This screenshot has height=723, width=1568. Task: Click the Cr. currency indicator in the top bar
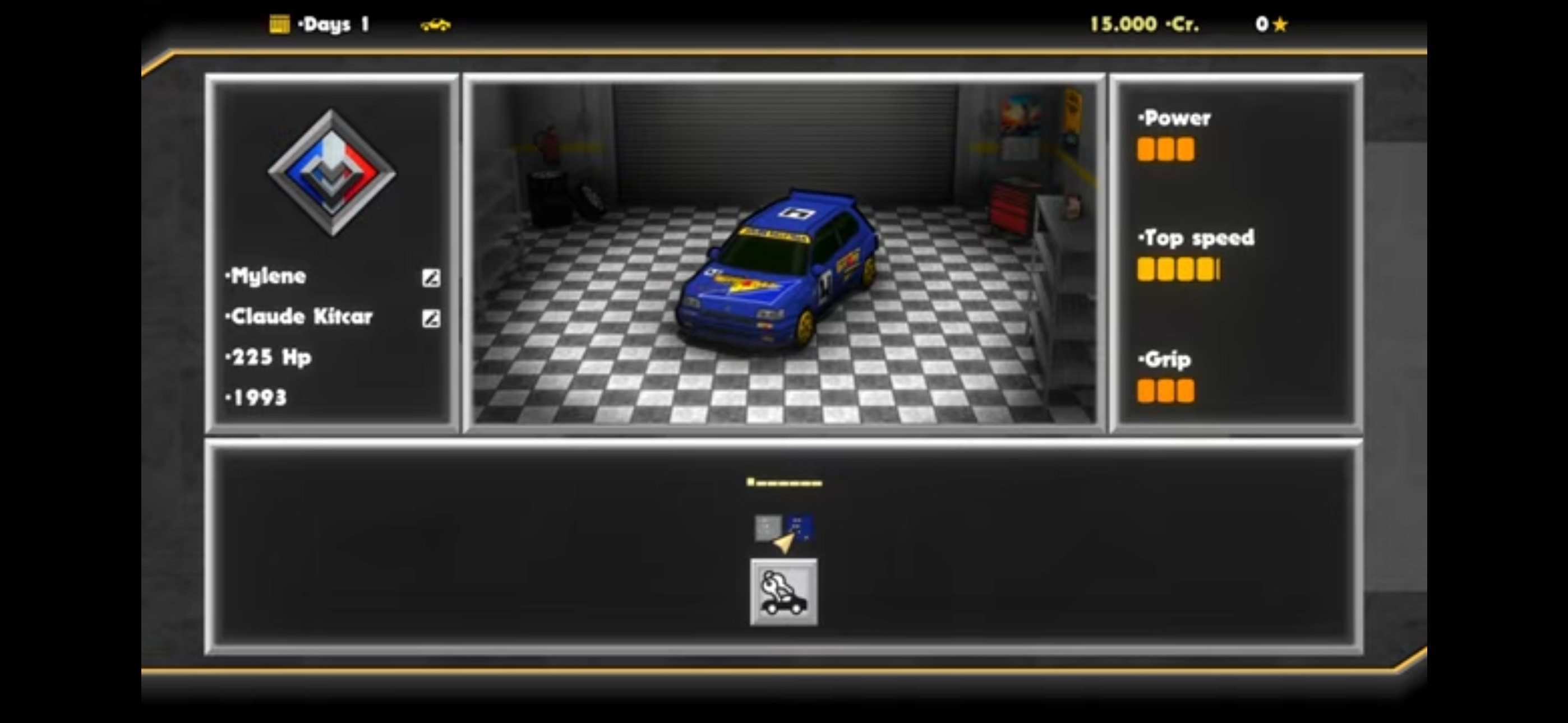(1182, 25)
